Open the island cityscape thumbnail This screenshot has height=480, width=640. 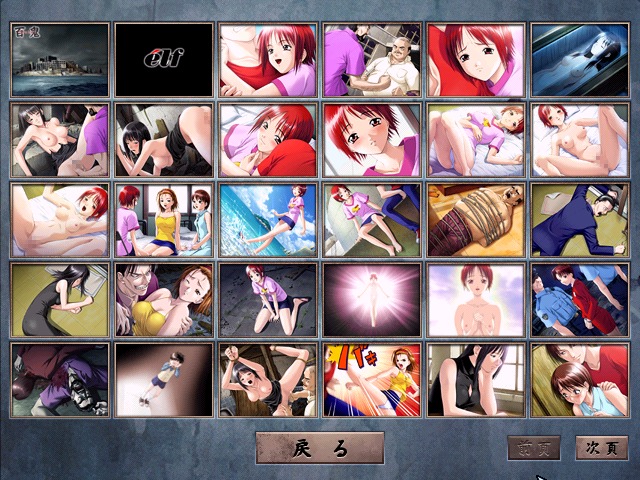point(59,59)
